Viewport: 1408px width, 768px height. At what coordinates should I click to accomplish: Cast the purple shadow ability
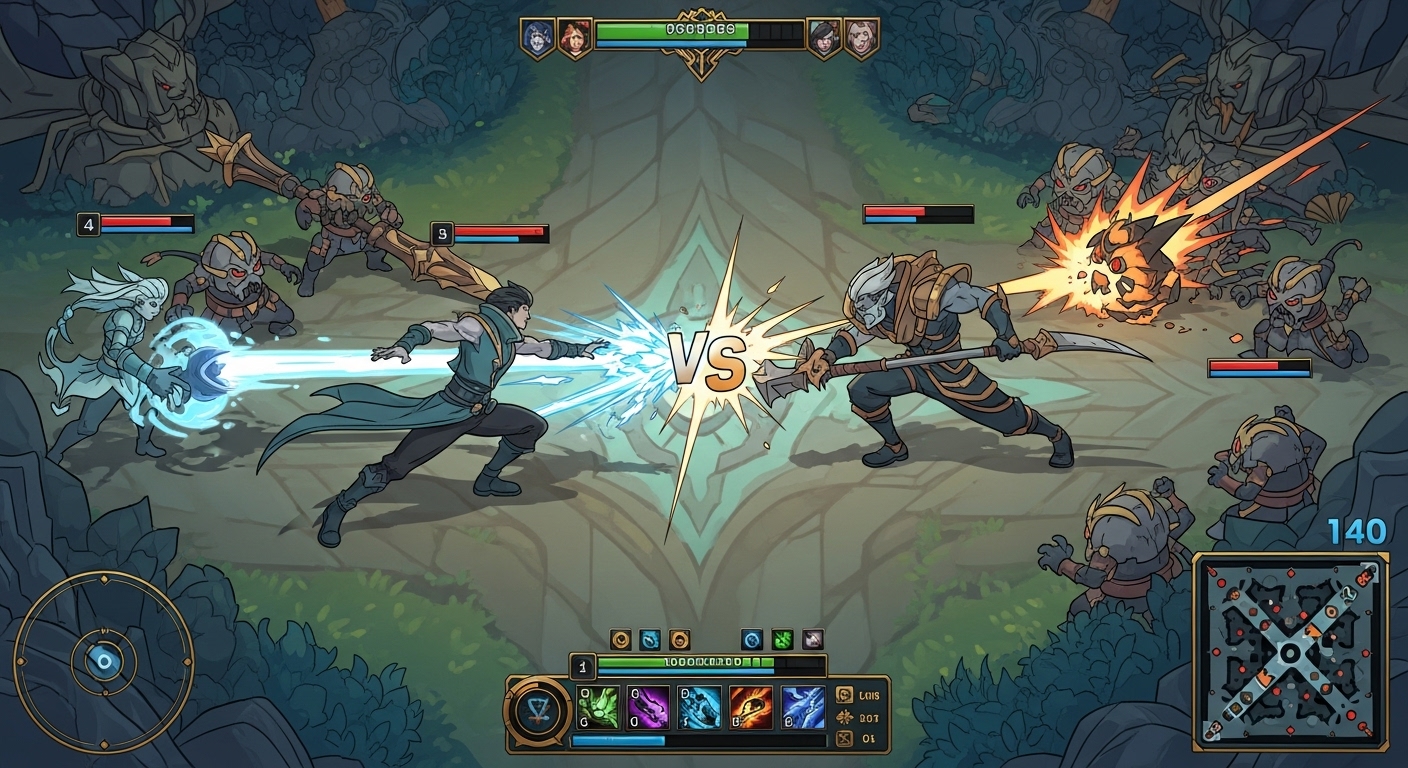648,708
